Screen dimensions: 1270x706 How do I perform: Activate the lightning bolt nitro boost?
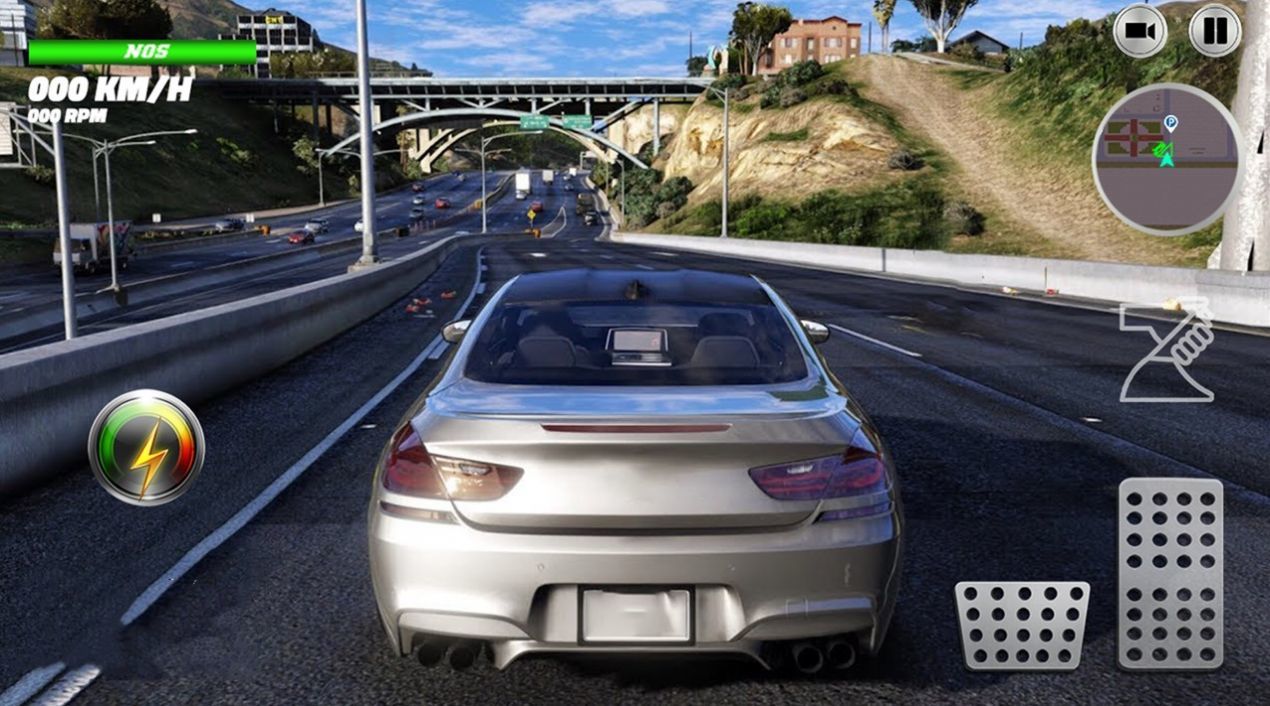(x=146, y=446)
